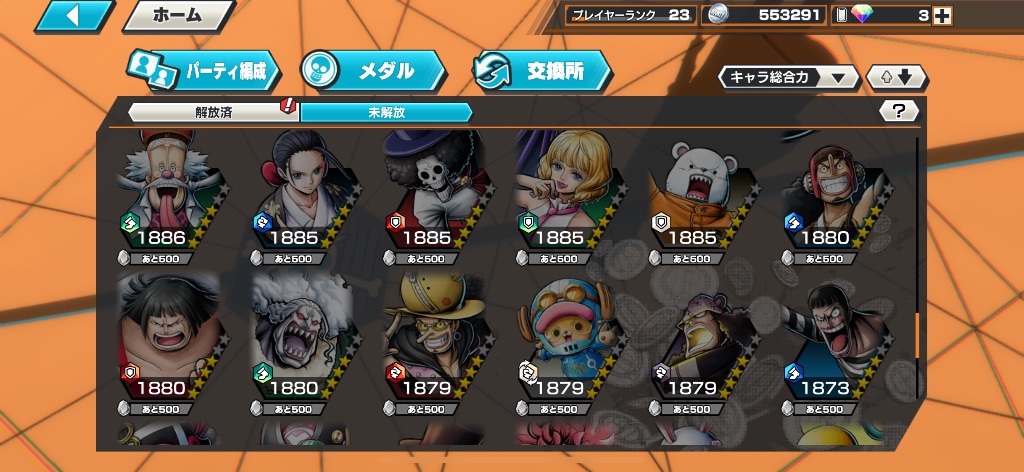This screenshot has width=1024, height=472.
Task: Toggle ascending/descending sort order
Action: [x=897, y=77]
